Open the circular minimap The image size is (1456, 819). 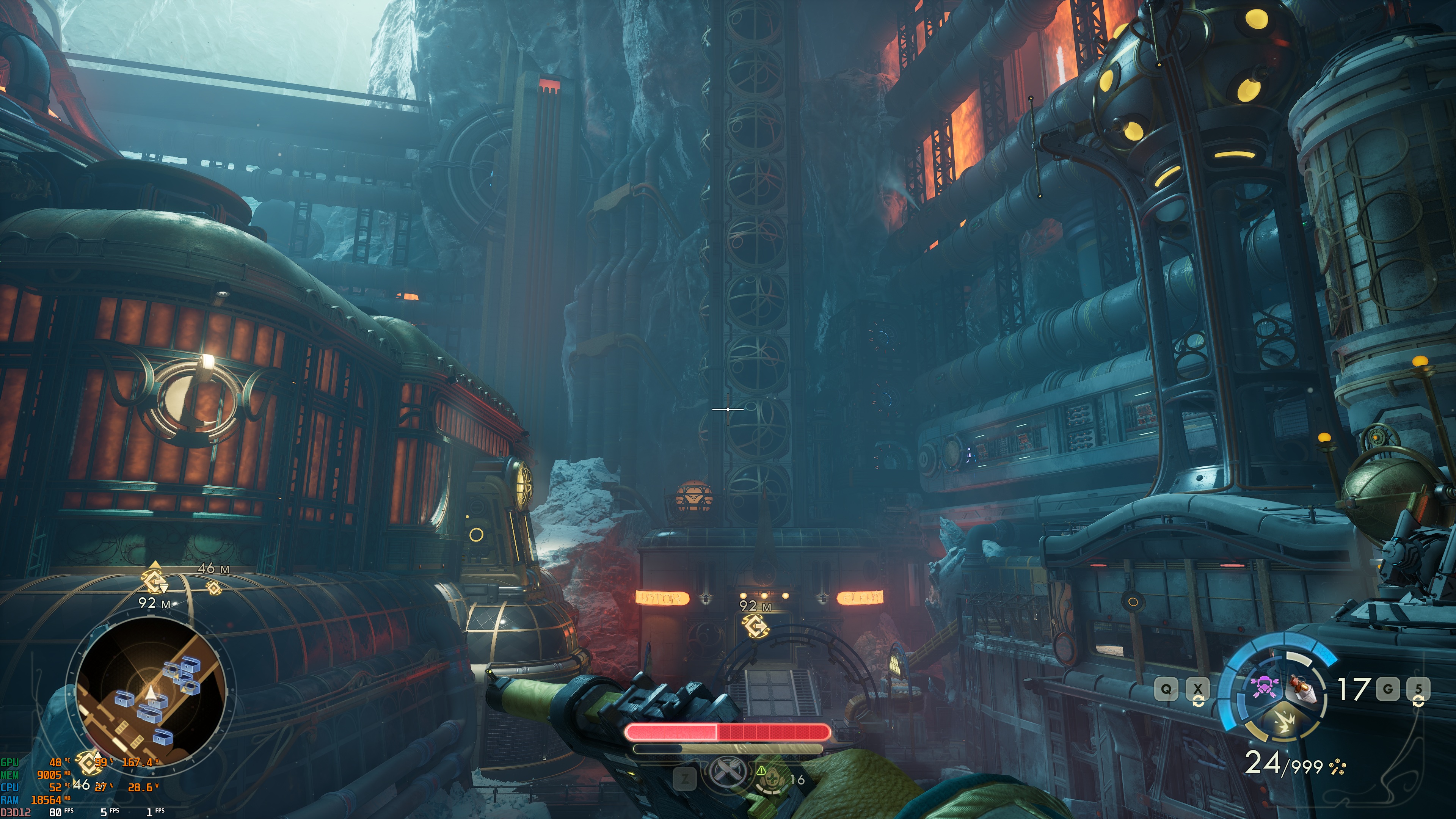point(151,692)
